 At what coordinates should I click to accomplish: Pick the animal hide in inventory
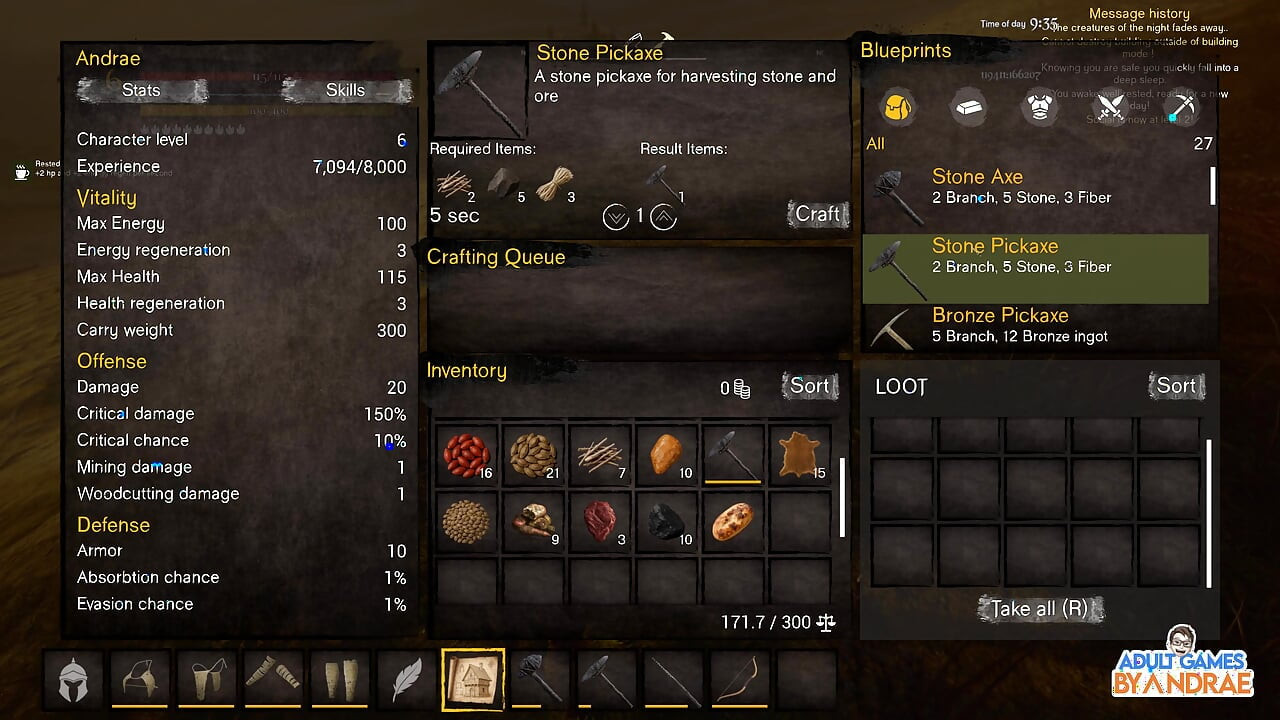click(x=800, y=455)
